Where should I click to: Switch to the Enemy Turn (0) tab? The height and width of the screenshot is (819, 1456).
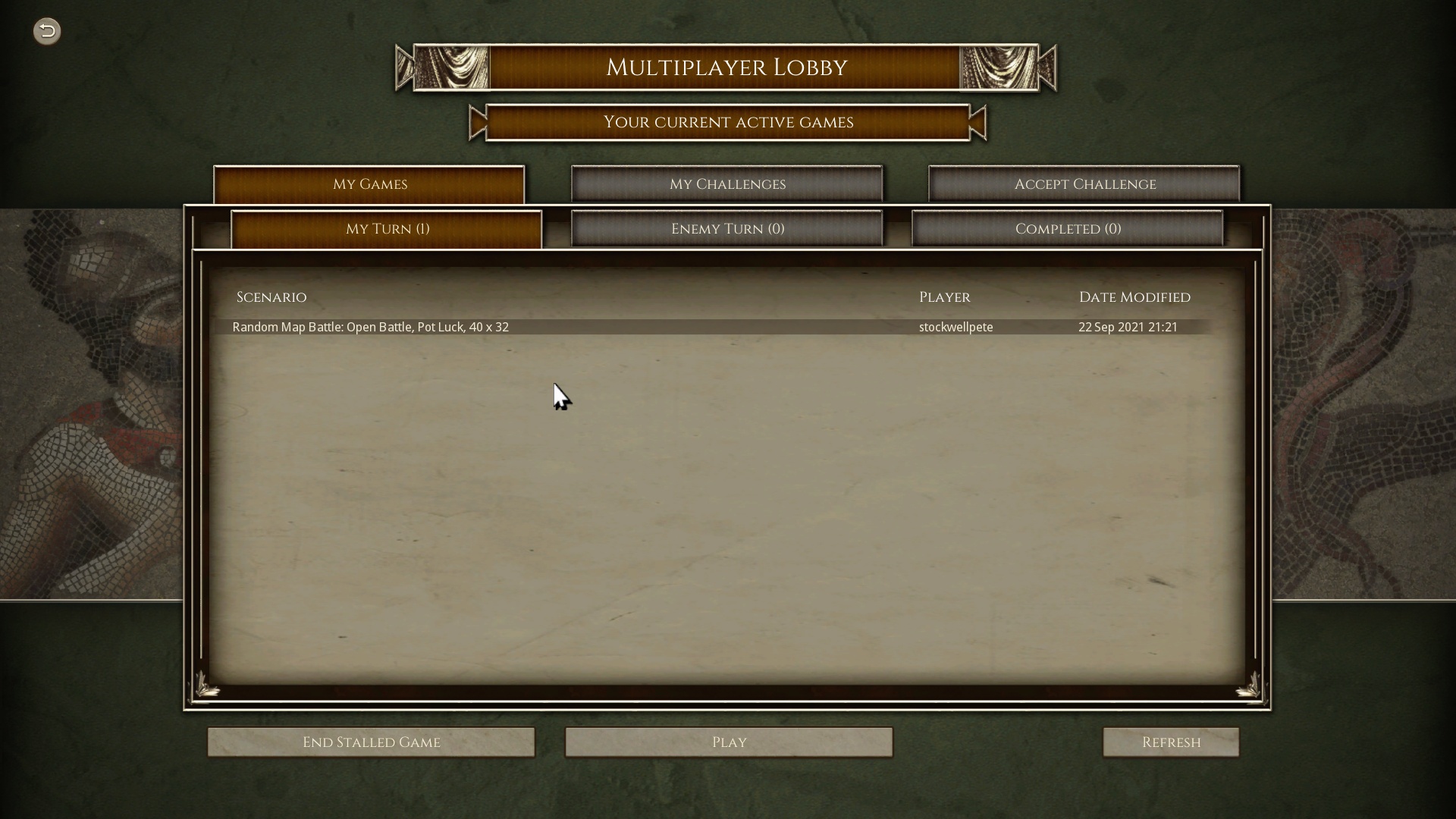tap(727, 228)
